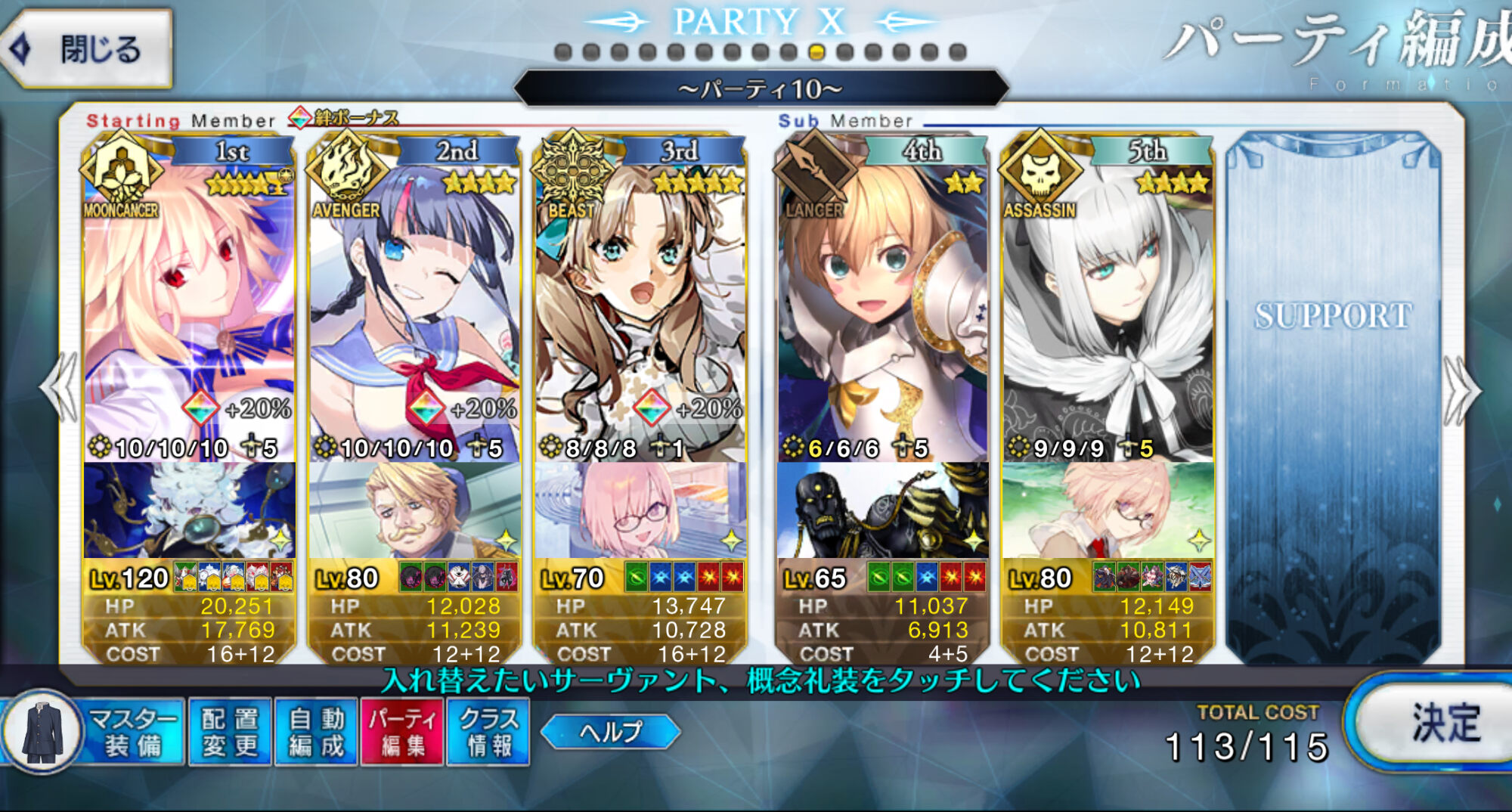Viewport: 1512px width, 812px height.
Task: Tap the 5th slot Assassin servant
Action: click(x=1108, y=302)
